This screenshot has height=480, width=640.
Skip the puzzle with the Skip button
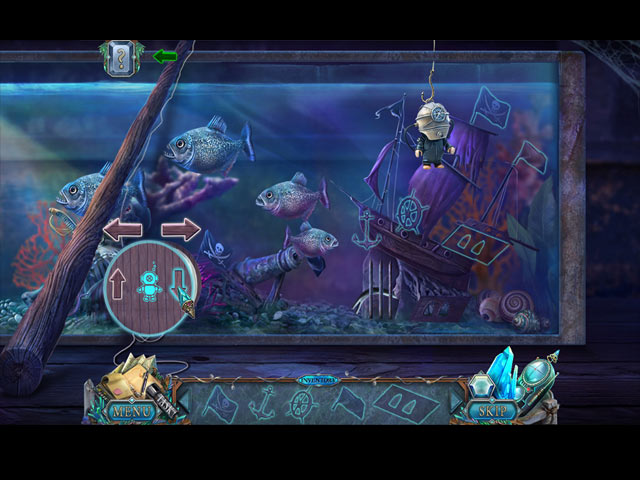[x=490, y=411]
